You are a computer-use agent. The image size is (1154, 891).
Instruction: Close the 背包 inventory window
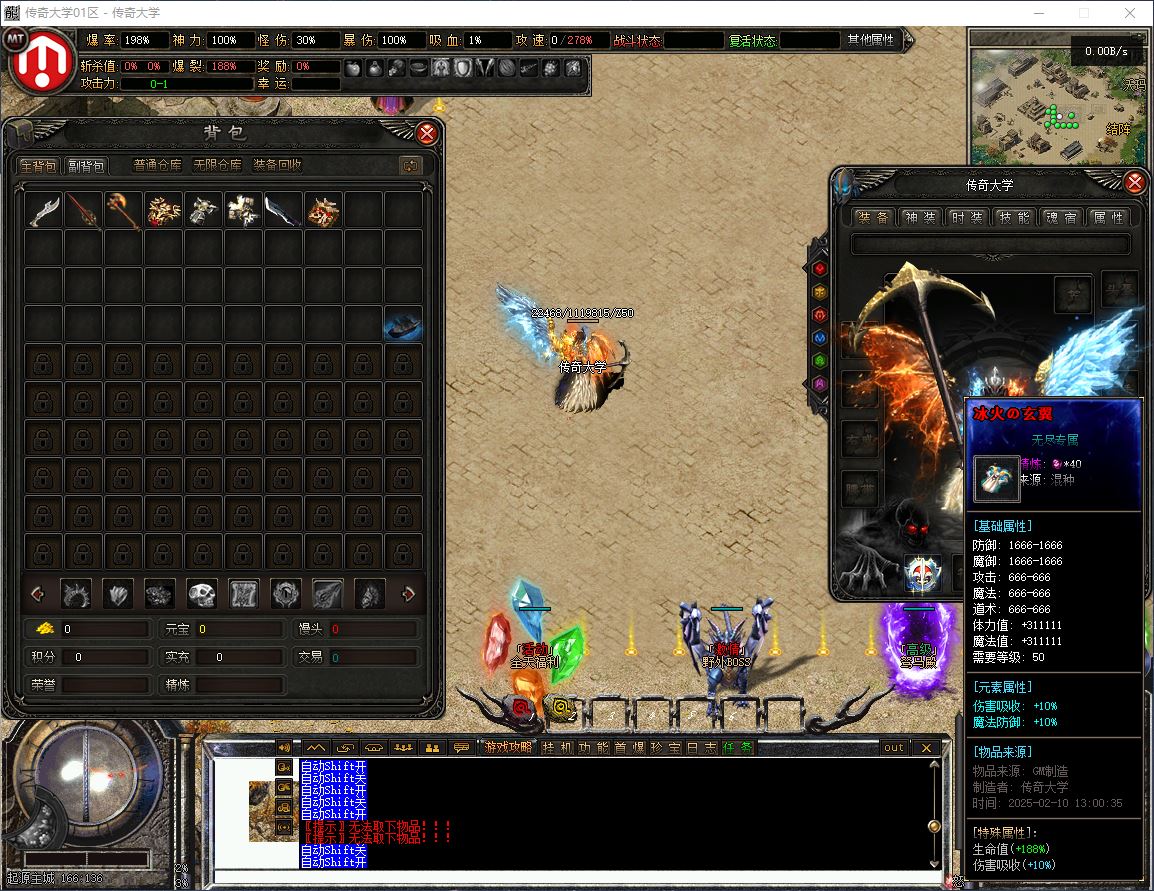tap(427, 133)
